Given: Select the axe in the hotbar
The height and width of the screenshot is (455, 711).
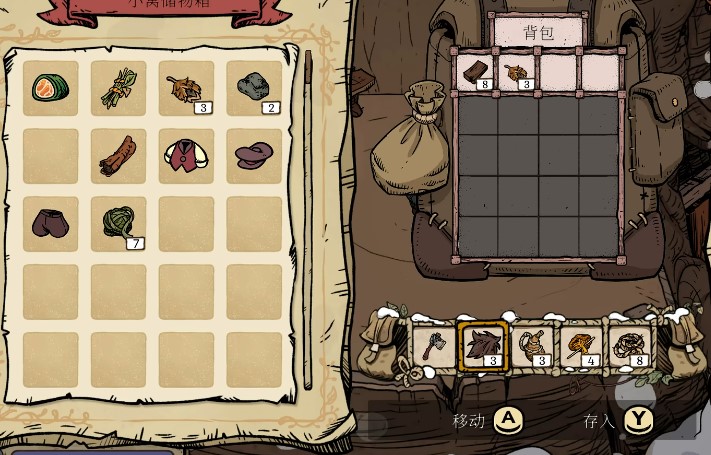Looking at the screenshot, I should click(x=433, y=346).
